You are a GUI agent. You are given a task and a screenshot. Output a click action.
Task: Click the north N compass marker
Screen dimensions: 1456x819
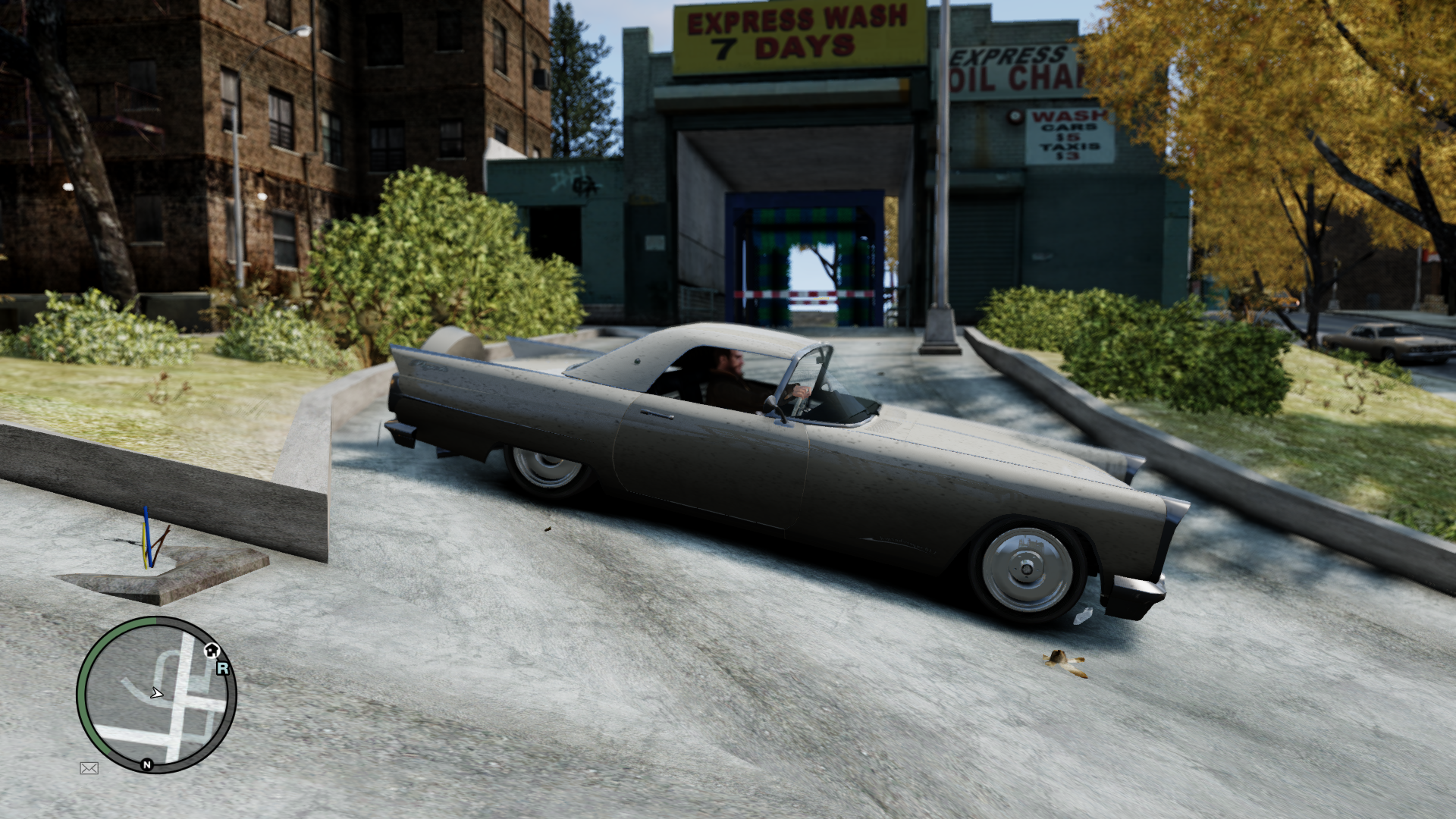pyautogui.click(x=147, y=765)
